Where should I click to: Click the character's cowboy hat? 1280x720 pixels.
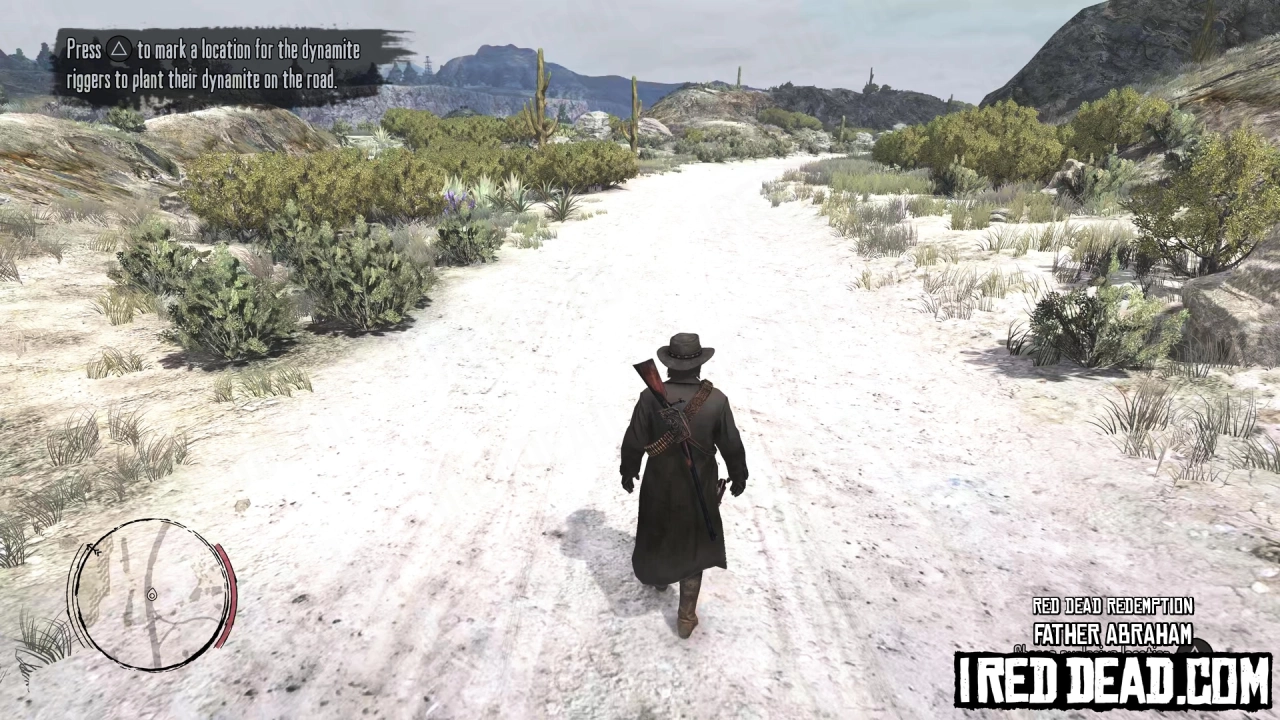[683, 349]
